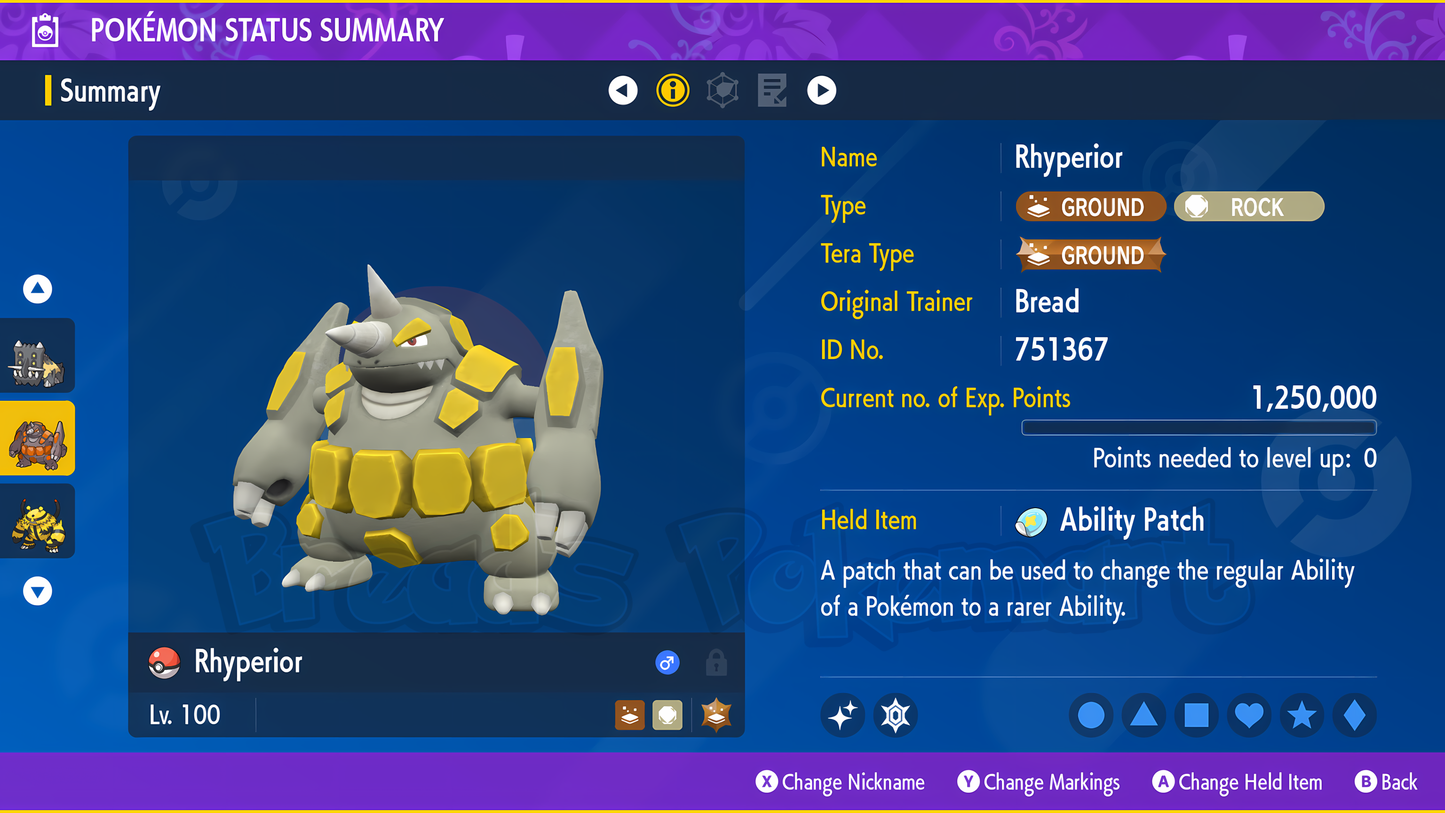Viewport: 1445px width, 813px height.
Task: Toggle the heart marking
Action: [1249, 715]
